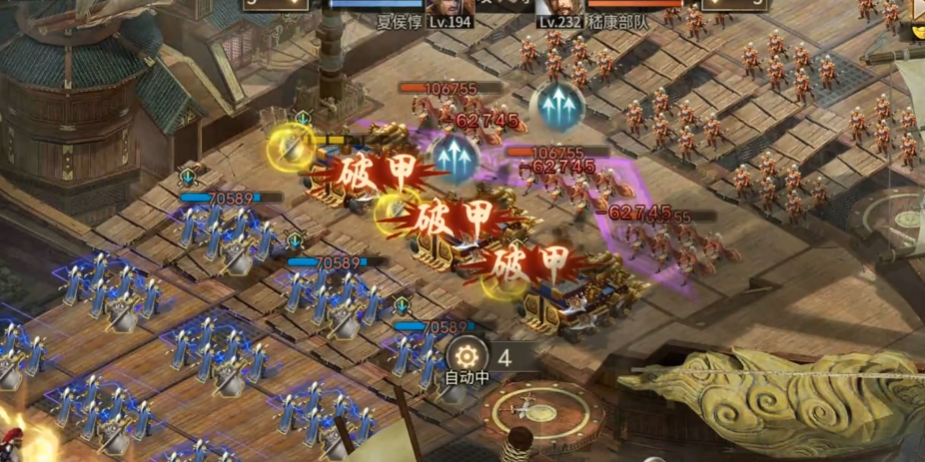Toggle the 自动中 auto-battle gear button
Viewport: 925px width, 462px height.
[x=466, y=355]
